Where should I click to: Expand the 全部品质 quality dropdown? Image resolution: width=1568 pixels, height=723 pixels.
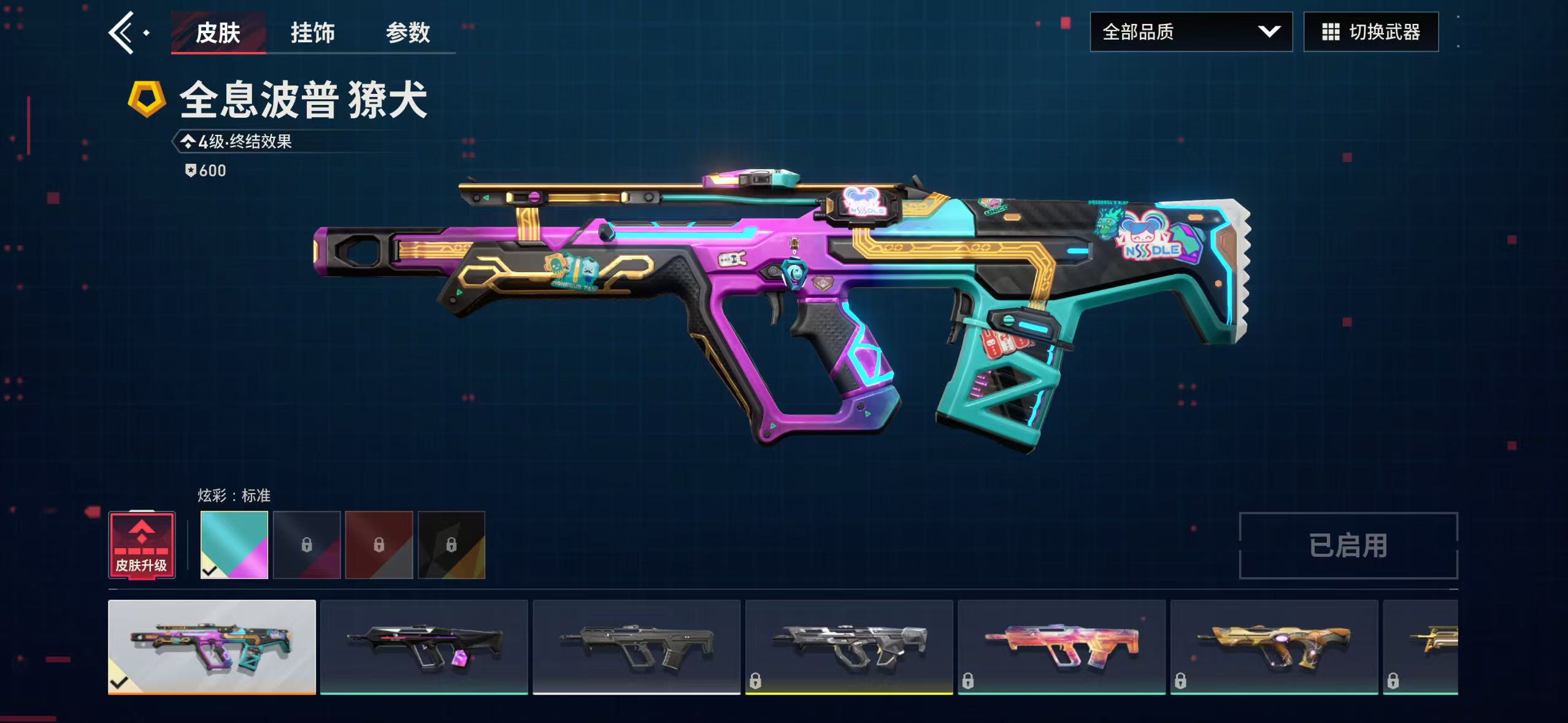coord(1191,32)
